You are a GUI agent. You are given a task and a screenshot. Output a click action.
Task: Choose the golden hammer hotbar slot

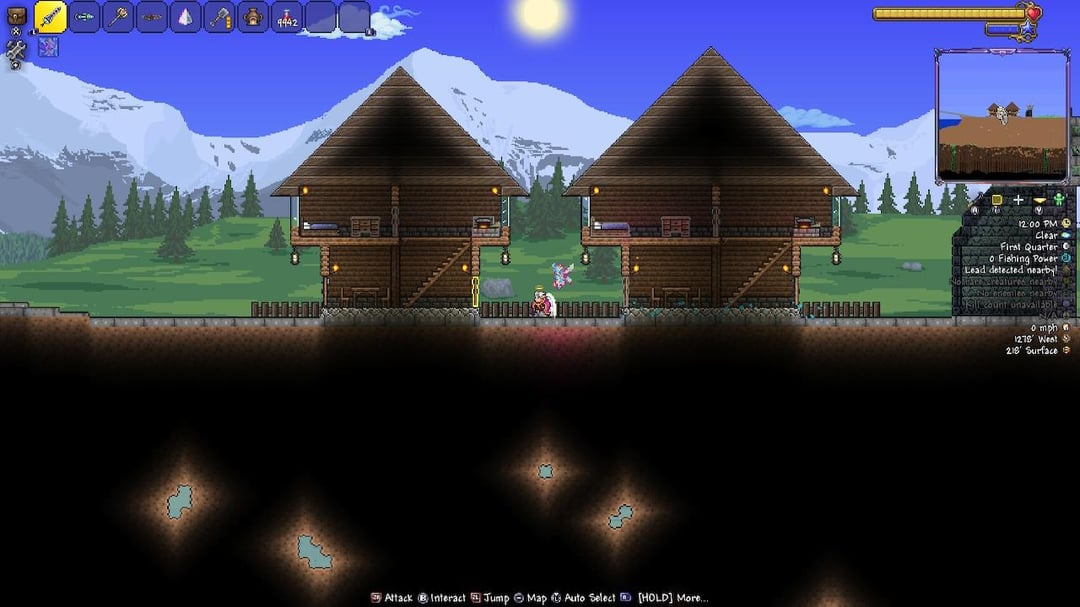point(119,17)
